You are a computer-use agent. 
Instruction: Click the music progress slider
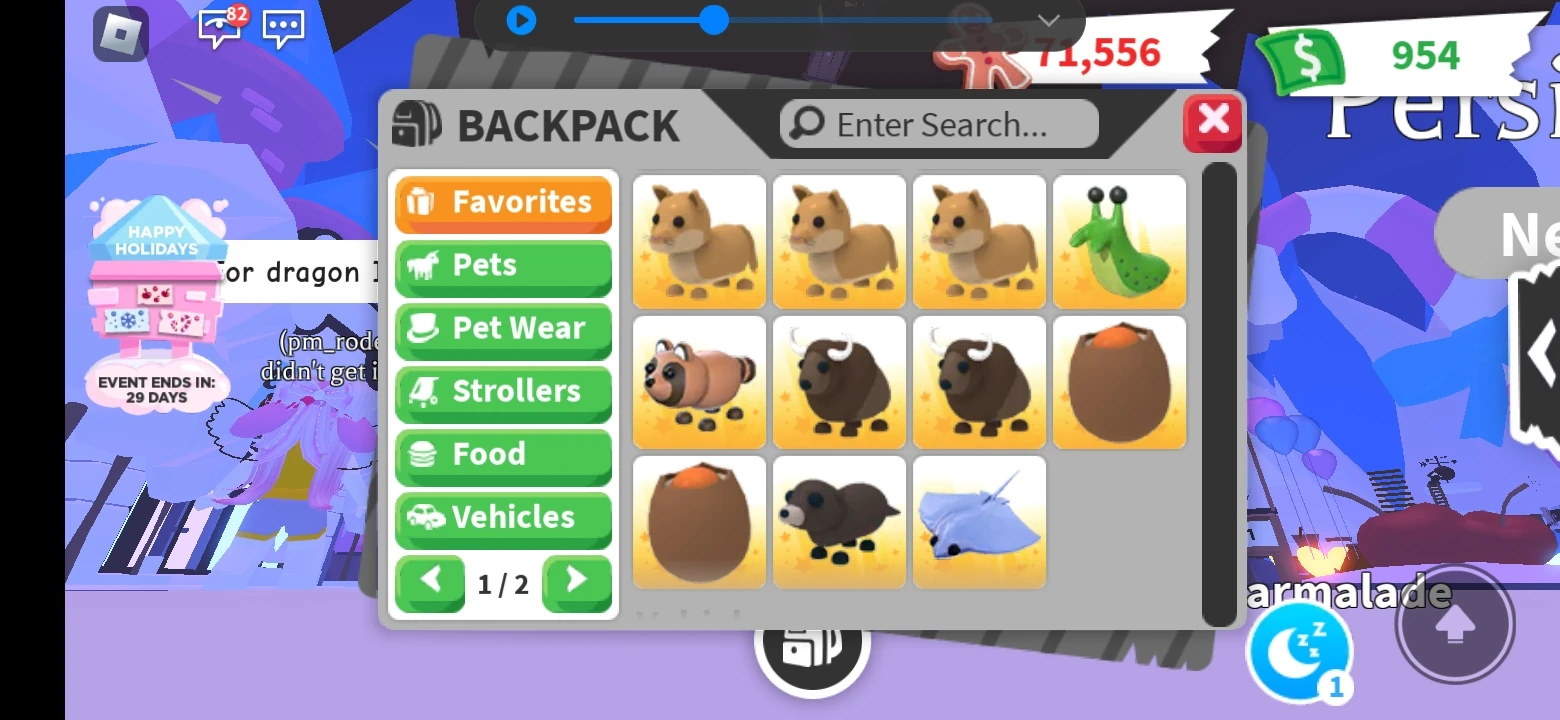[714, 19]
